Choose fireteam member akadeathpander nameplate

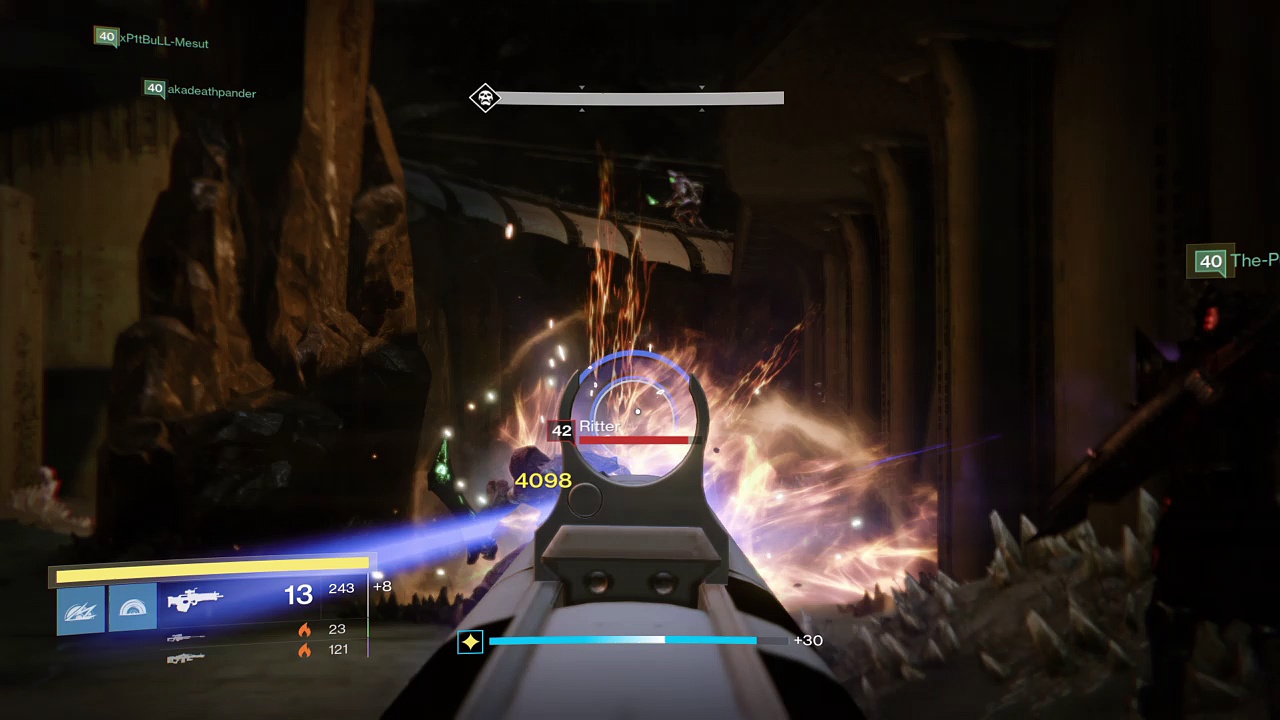point(200,91)
